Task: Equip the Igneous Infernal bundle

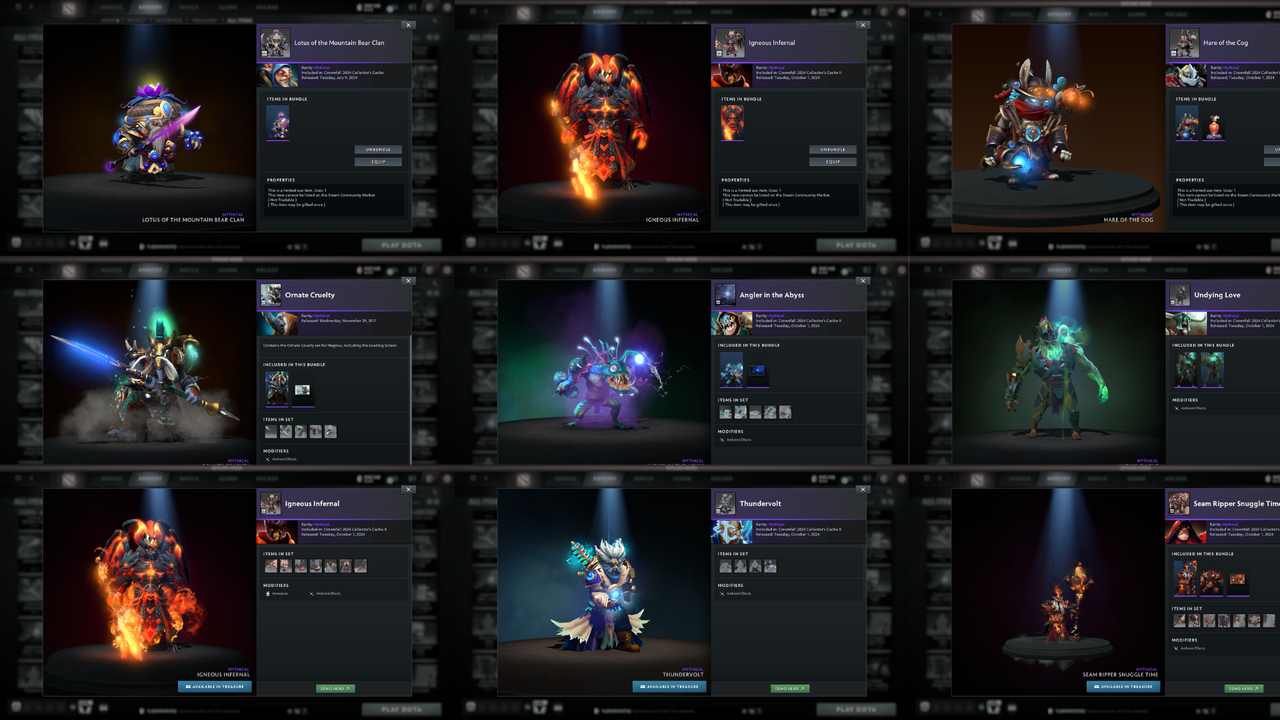Action: pos(832,161)
